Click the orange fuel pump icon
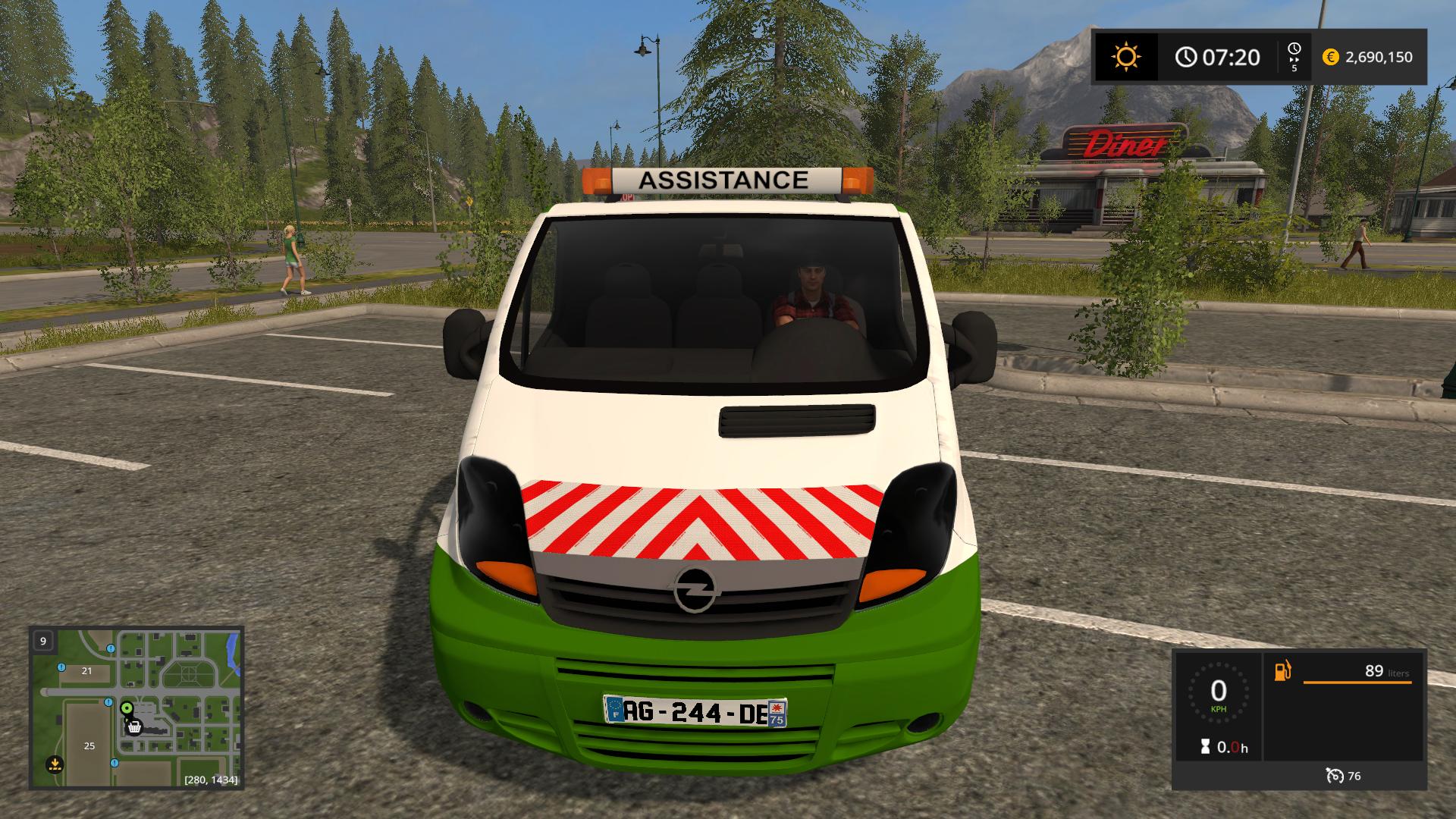1456x819 pixels. coord(1282,671)
